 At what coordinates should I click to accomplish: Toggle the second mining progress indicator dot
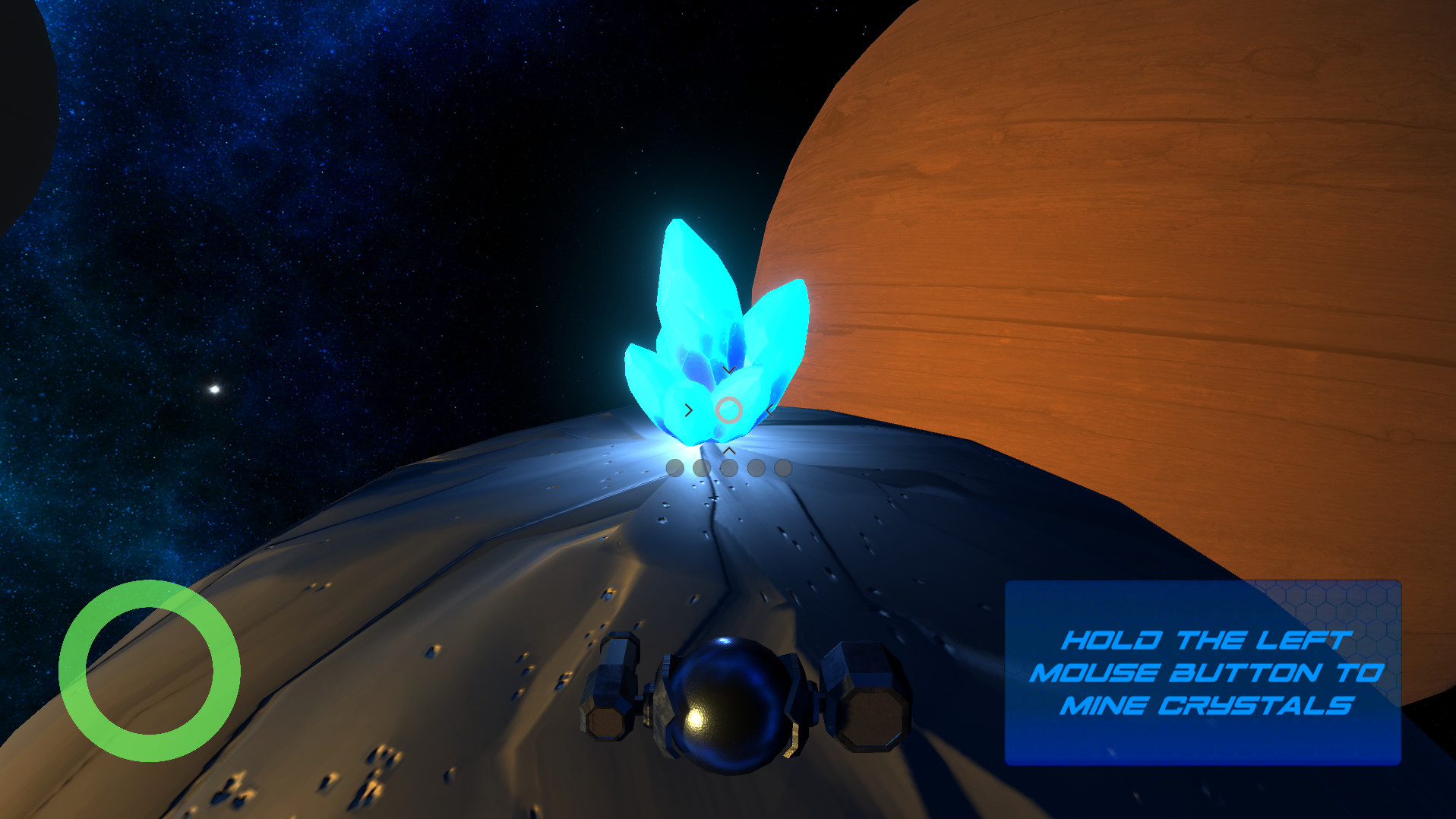(701, 467)
